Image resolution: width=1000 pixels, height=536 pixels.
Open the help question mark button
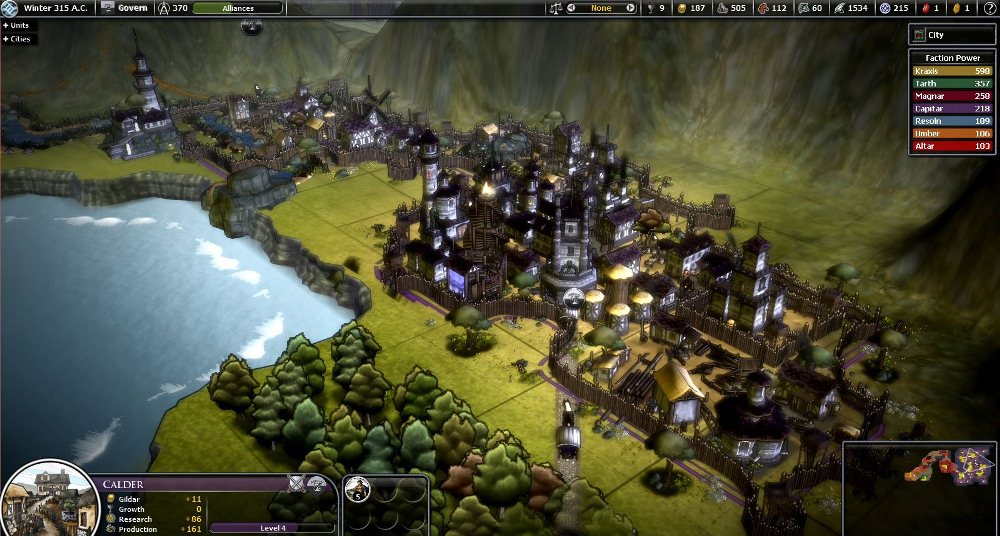(x=989, y=8)
